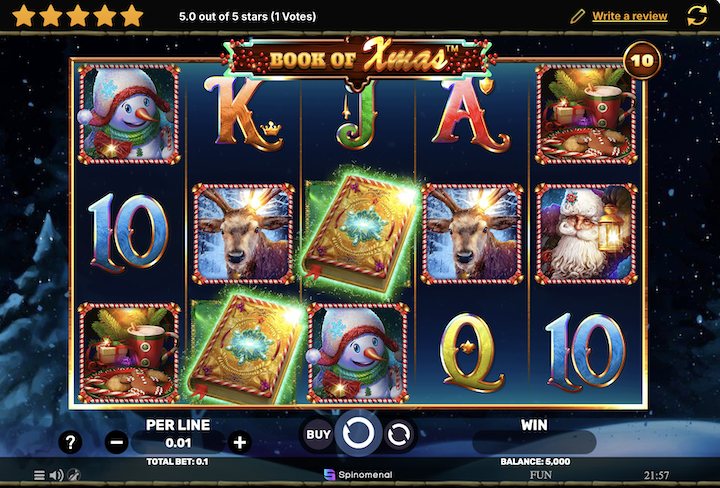Screen dimensions: 720x488
Task: Reload the game using the yellow refresh icon
Action: click(x=697, y=15)
